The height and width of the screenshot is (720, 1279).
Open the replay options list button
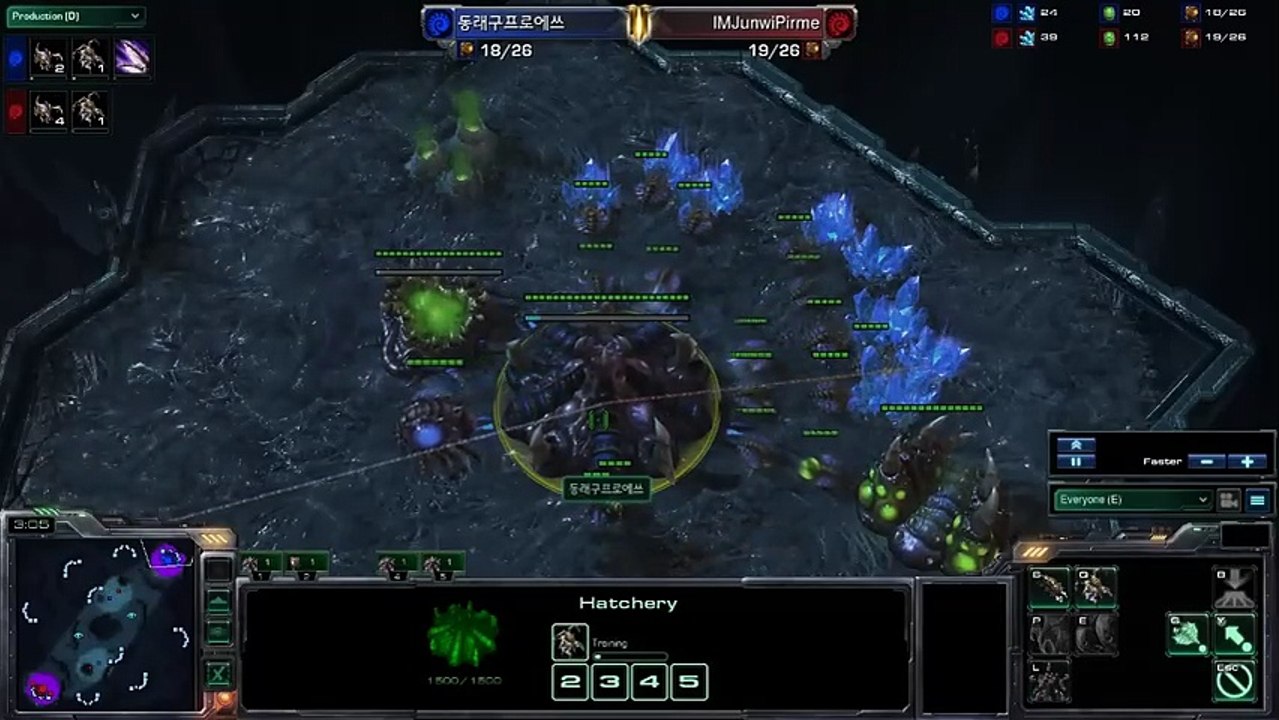point(1257,500)
